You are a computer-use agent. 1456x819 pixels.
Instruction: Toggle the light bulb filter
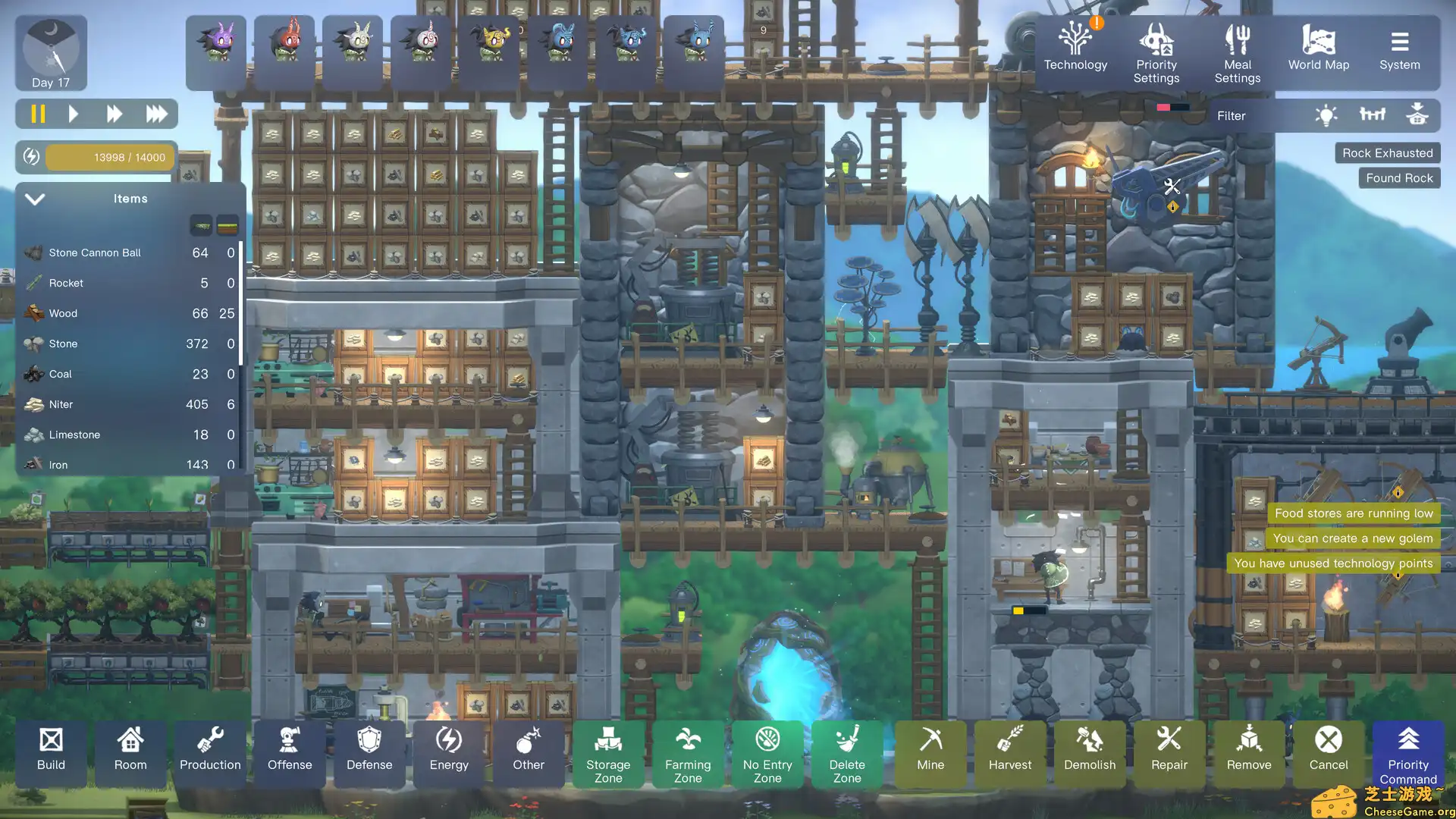[1326, 115]
